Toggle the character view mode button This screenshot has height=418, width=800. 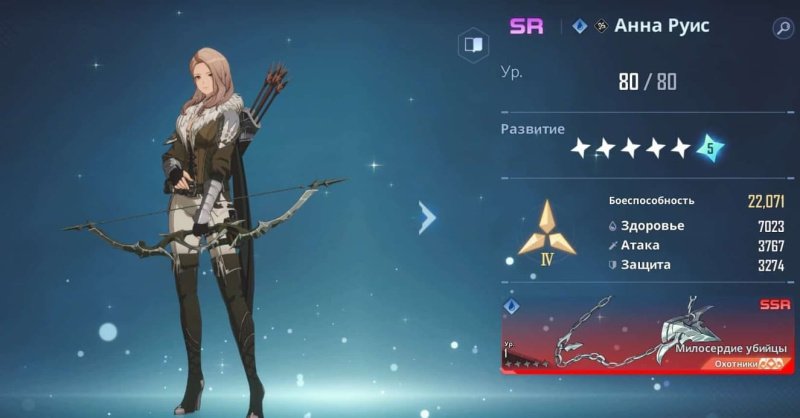pyautogui.click(x=472, y=45)
